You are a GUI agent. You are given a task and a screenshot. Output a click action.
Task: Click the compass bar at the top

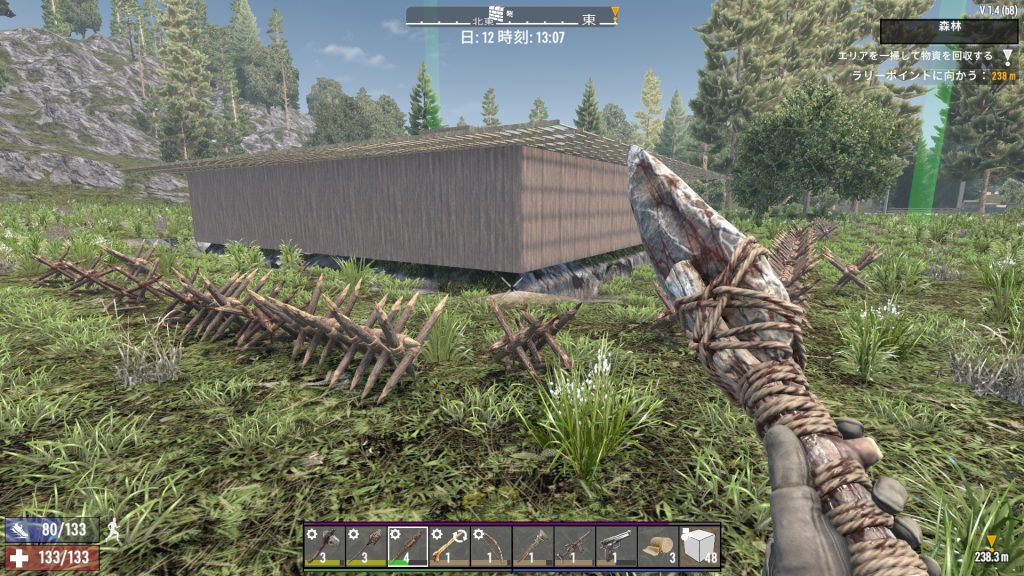pos(512,16)
